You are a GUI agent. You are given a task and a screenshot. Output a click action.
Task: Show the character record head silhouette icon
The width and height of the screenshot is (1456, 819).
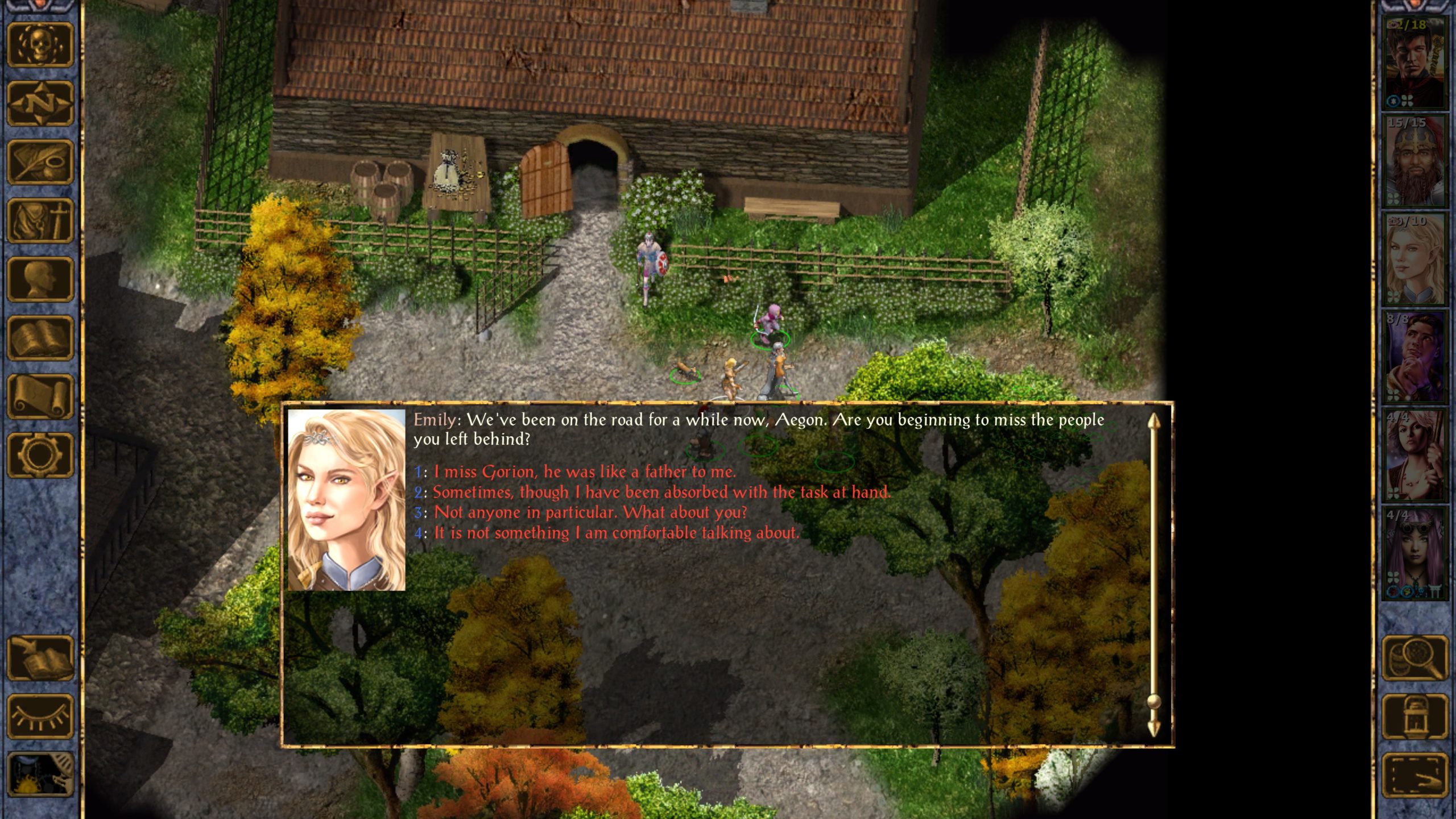click(x=40, y=279)
